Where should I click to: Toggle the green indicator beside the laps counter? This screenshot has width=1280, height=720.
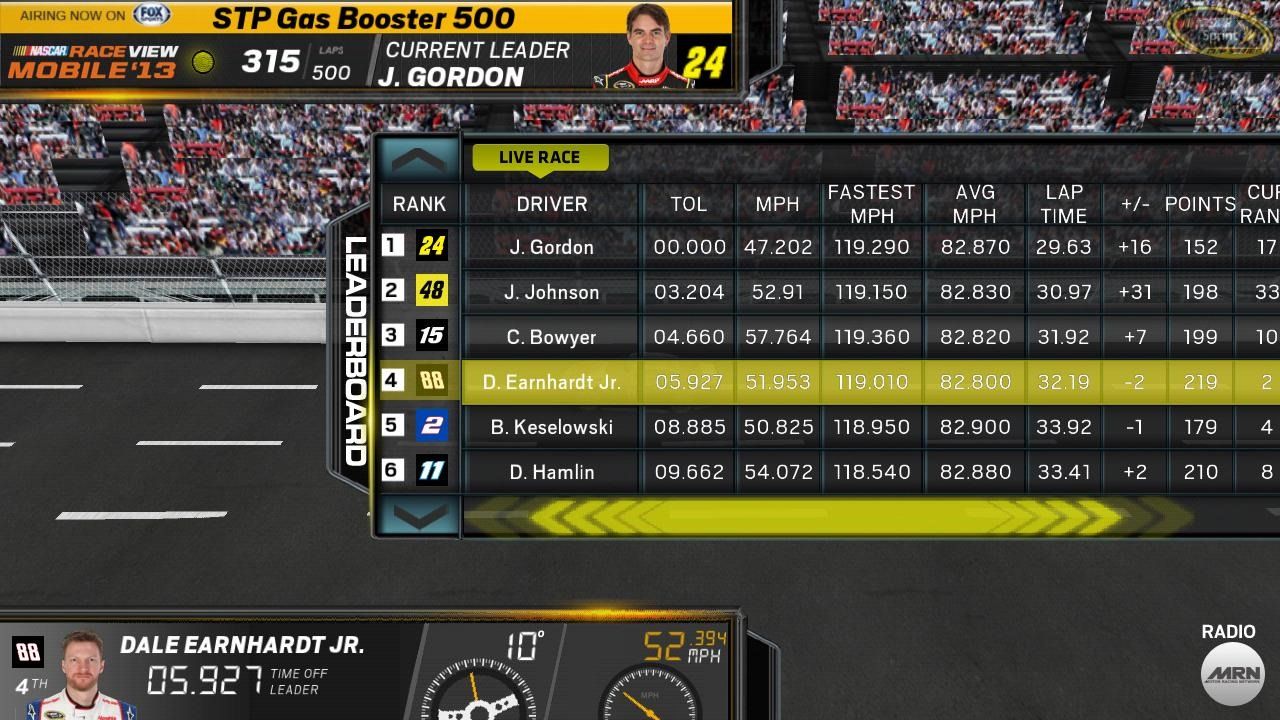point(204,60)
